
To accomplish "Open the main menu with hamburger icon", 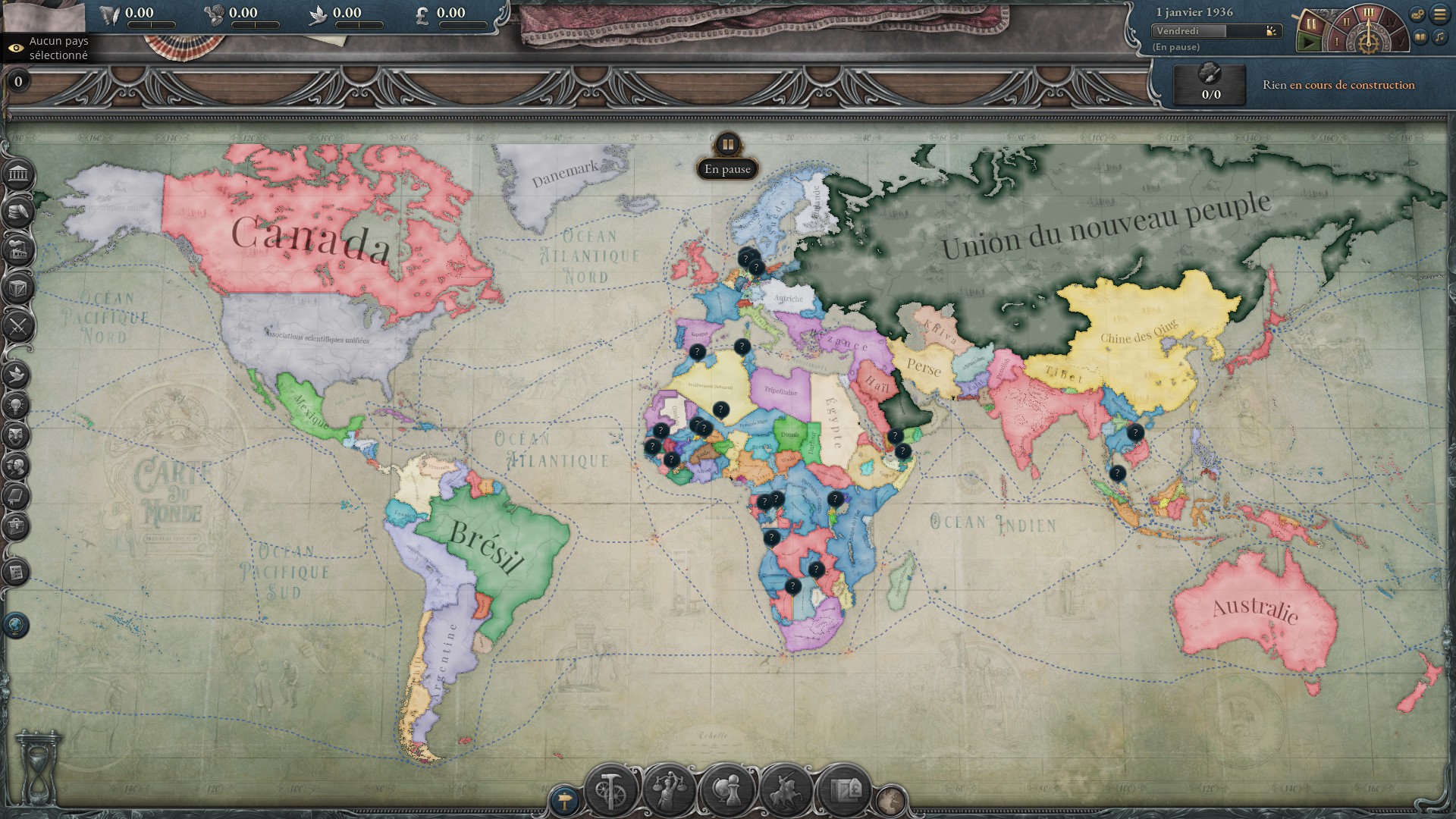I will 1439,14.
